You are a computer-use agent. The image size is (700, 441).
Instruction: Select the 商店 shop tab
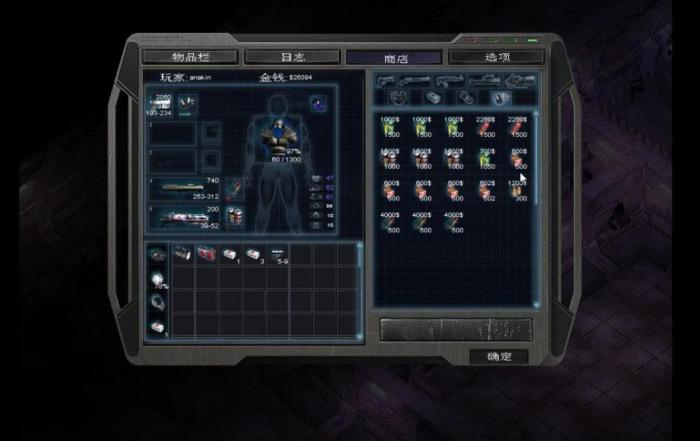coord(393,57)
